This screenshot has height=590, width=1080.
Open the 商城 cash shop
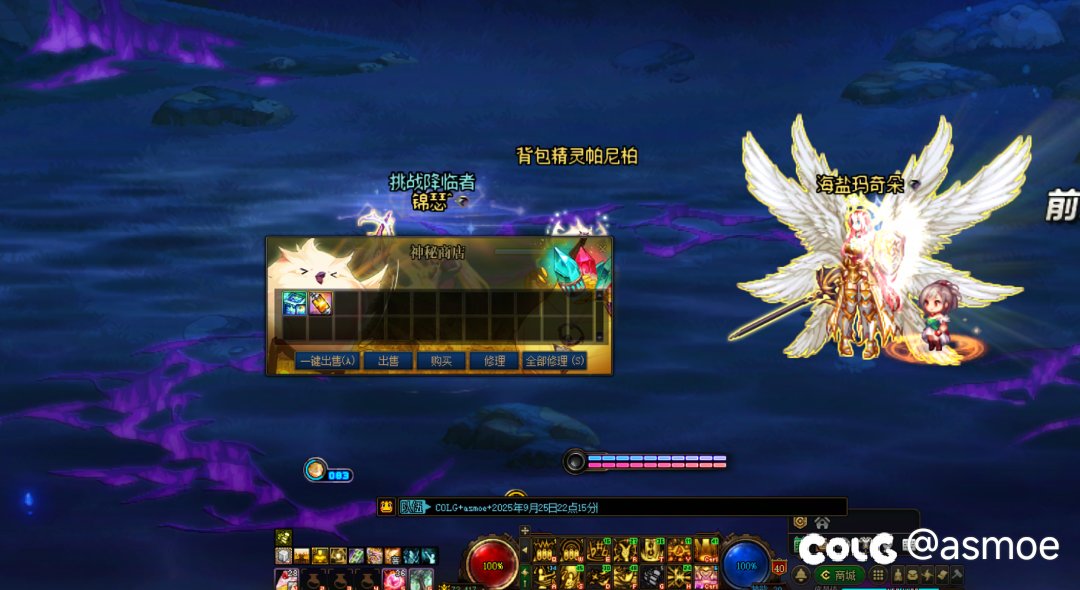coord(838,575)
